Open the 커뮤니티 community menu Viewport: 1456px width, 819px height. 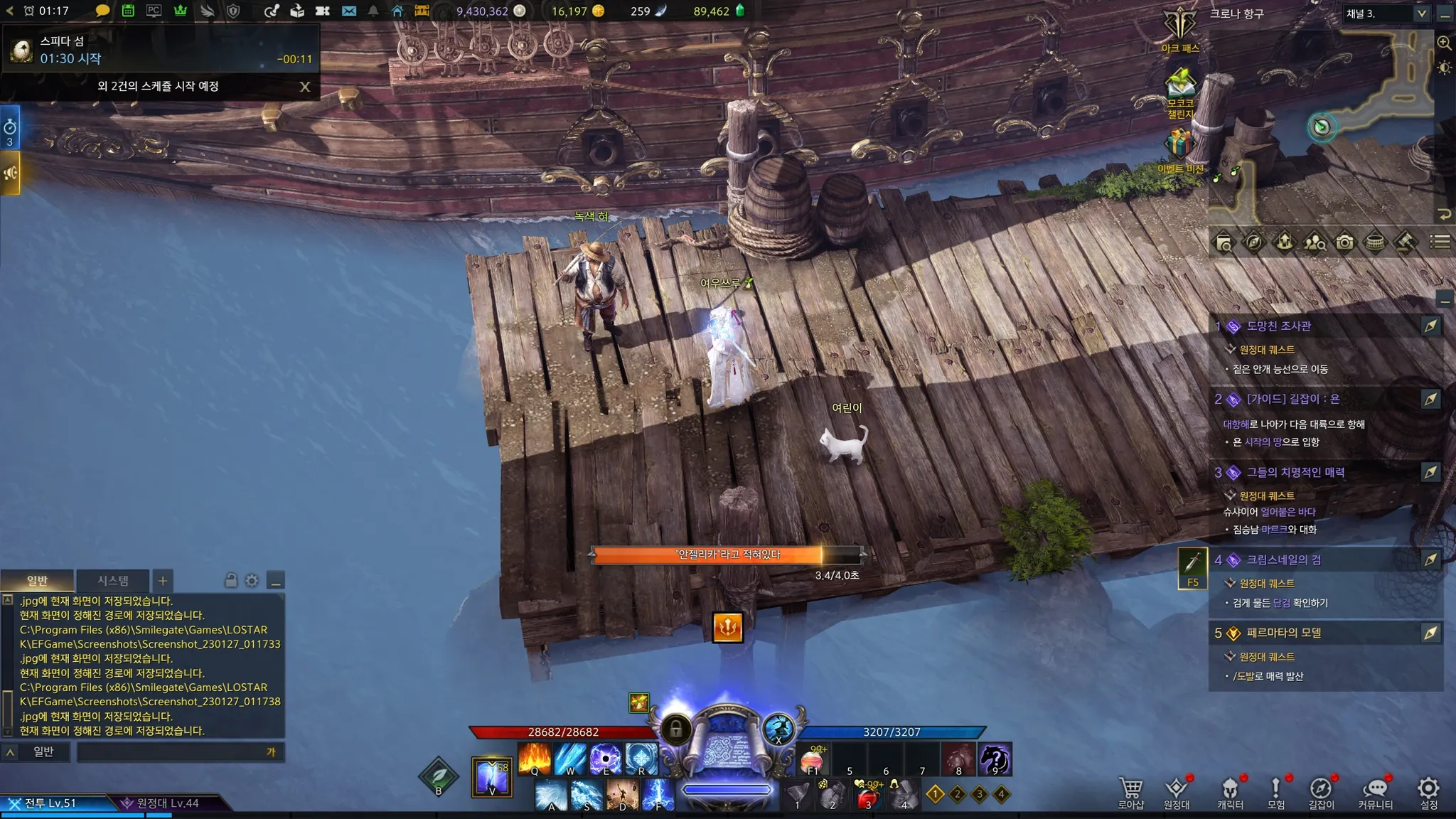(x=1375, y=792)
